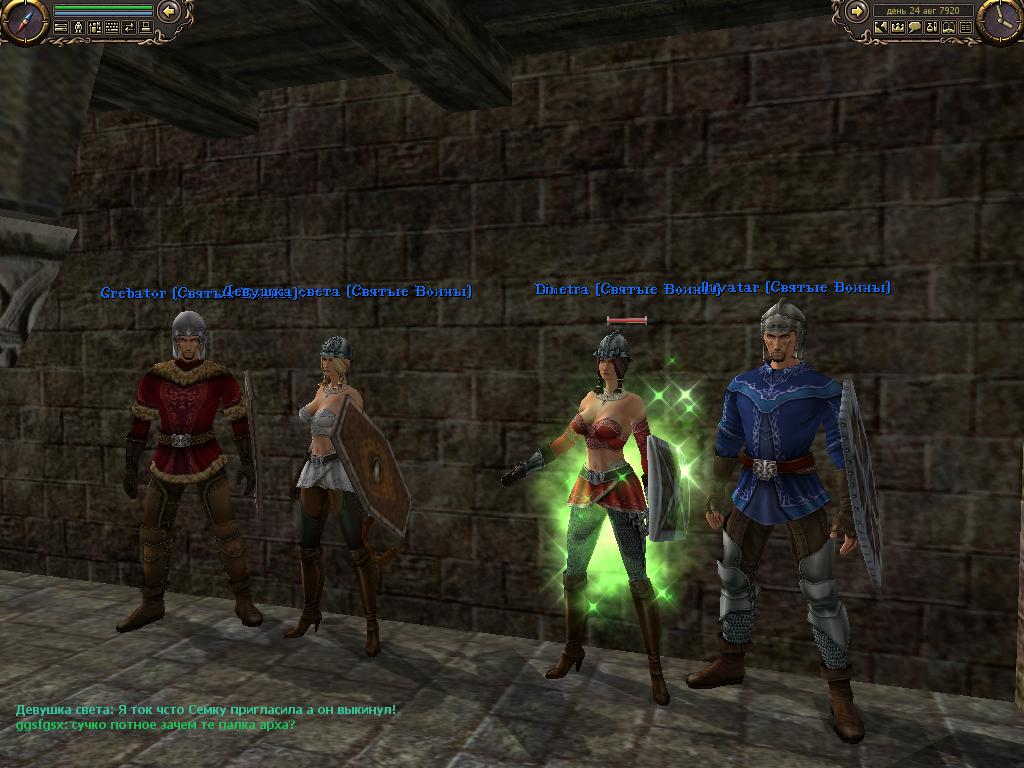Click the Девушка света chat message line
This screenshot has height=768, width=1024.
coord(206,709)
